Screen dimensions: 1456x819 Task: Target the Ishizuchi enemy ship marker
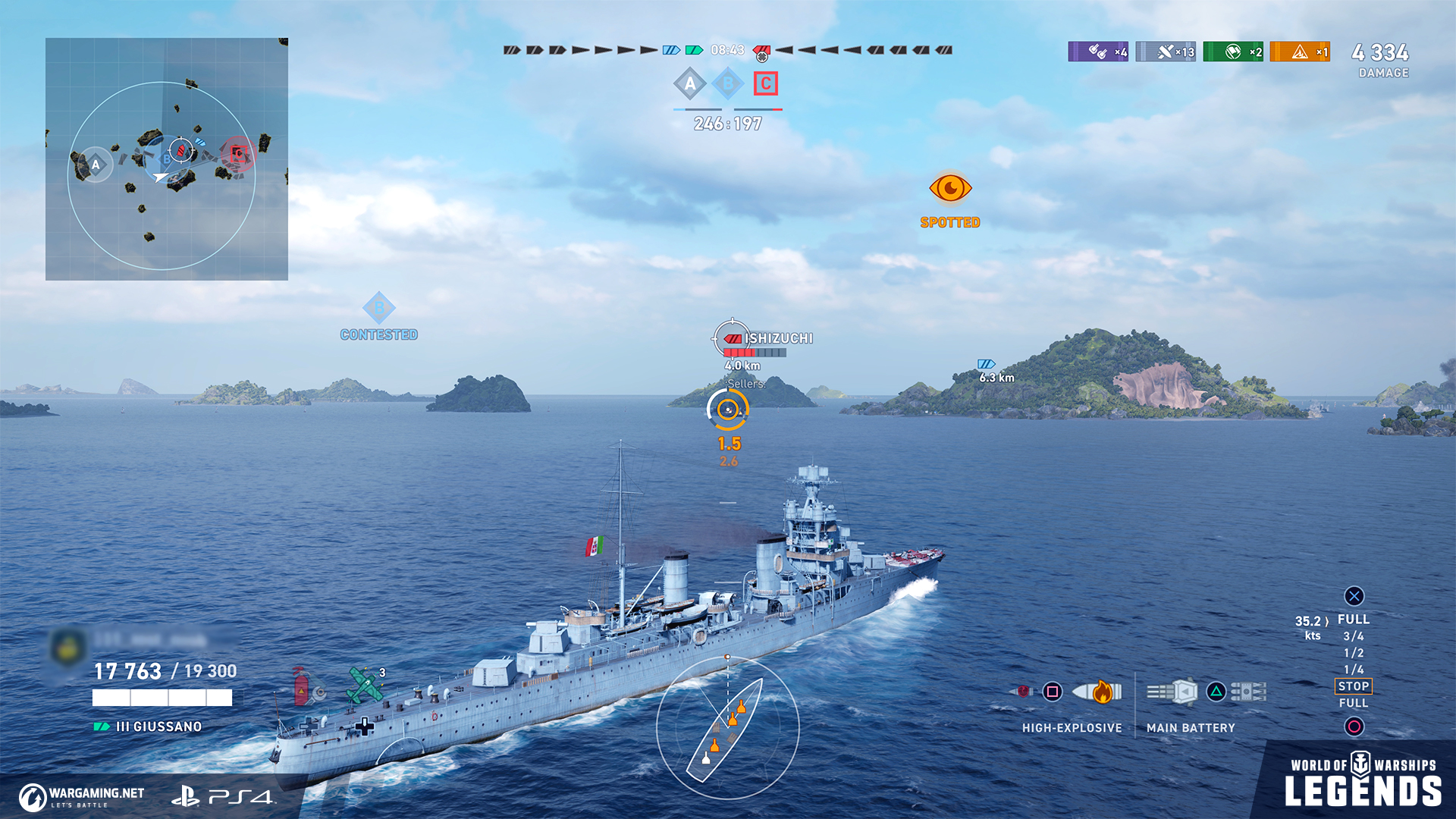coord(732,338)
